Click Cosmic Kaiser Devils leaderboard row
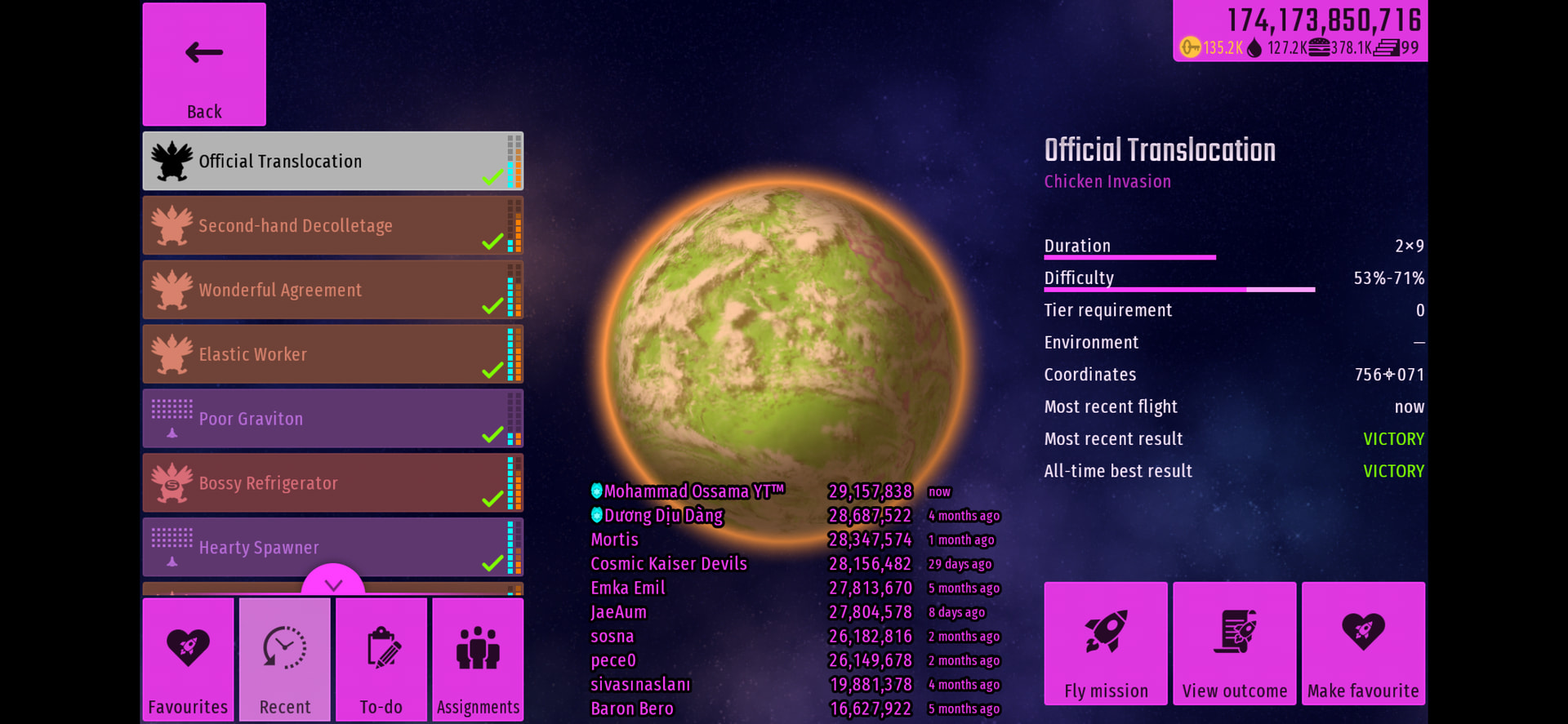 point(669,564)
